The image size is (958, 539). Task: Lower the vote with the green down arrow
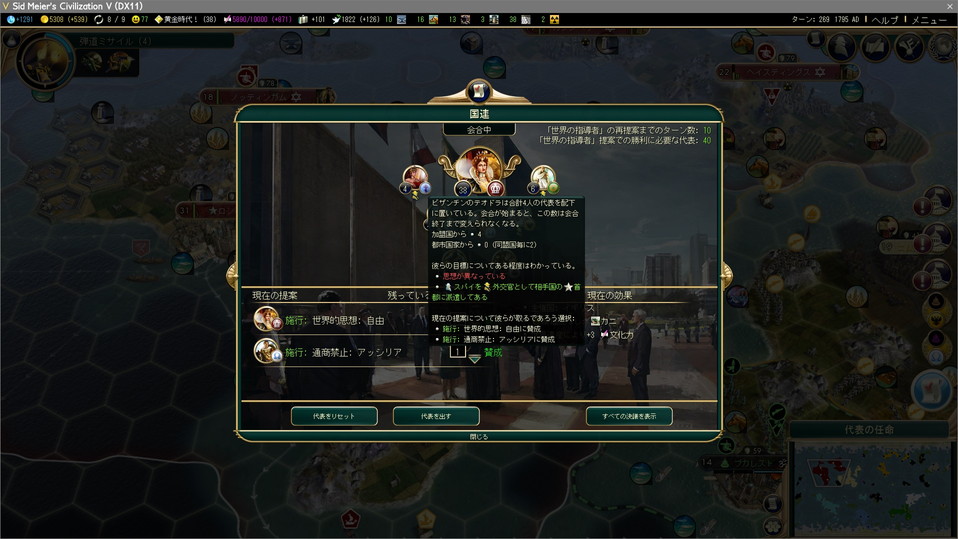(475, 360)
